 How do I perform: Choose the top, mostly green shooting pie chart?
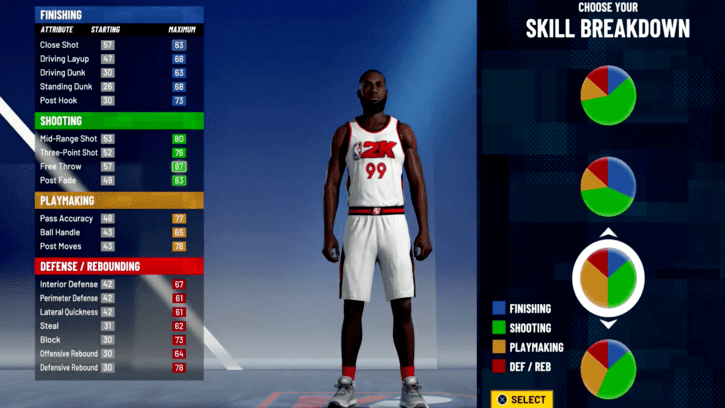[608, 96]
